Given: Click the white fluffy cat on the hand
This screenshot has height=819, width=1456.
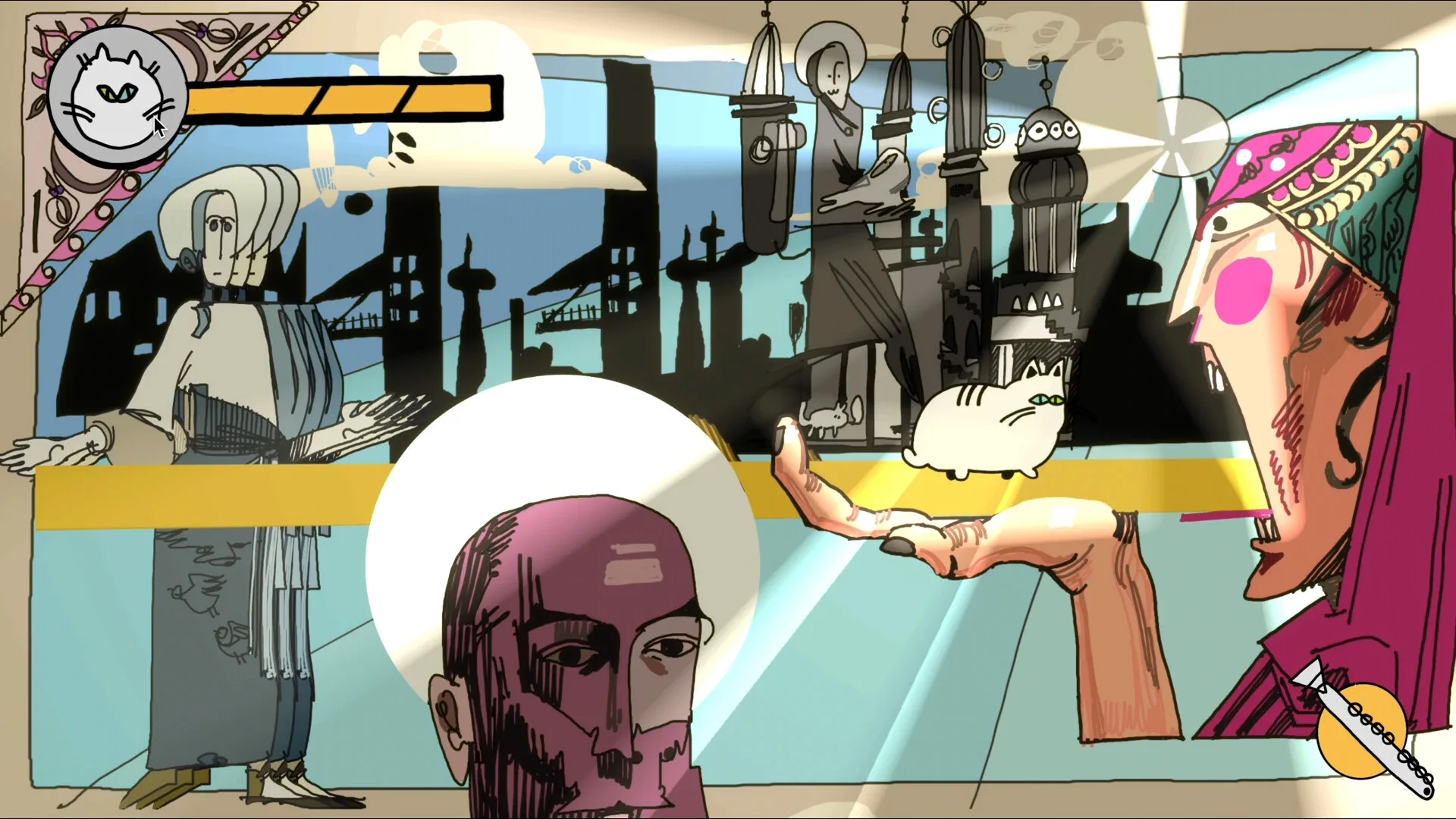Looking at the screenshot, I should tap(986, 421).
